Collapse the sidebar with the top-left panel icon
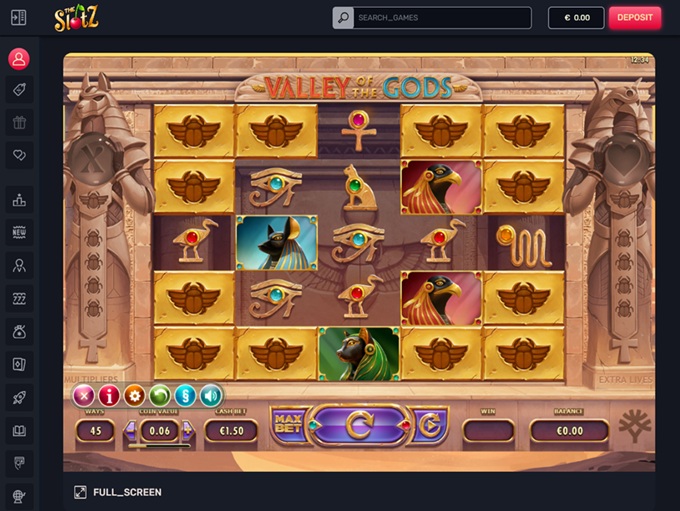Viewport: 680px width, 511px height. click(19, 17)
